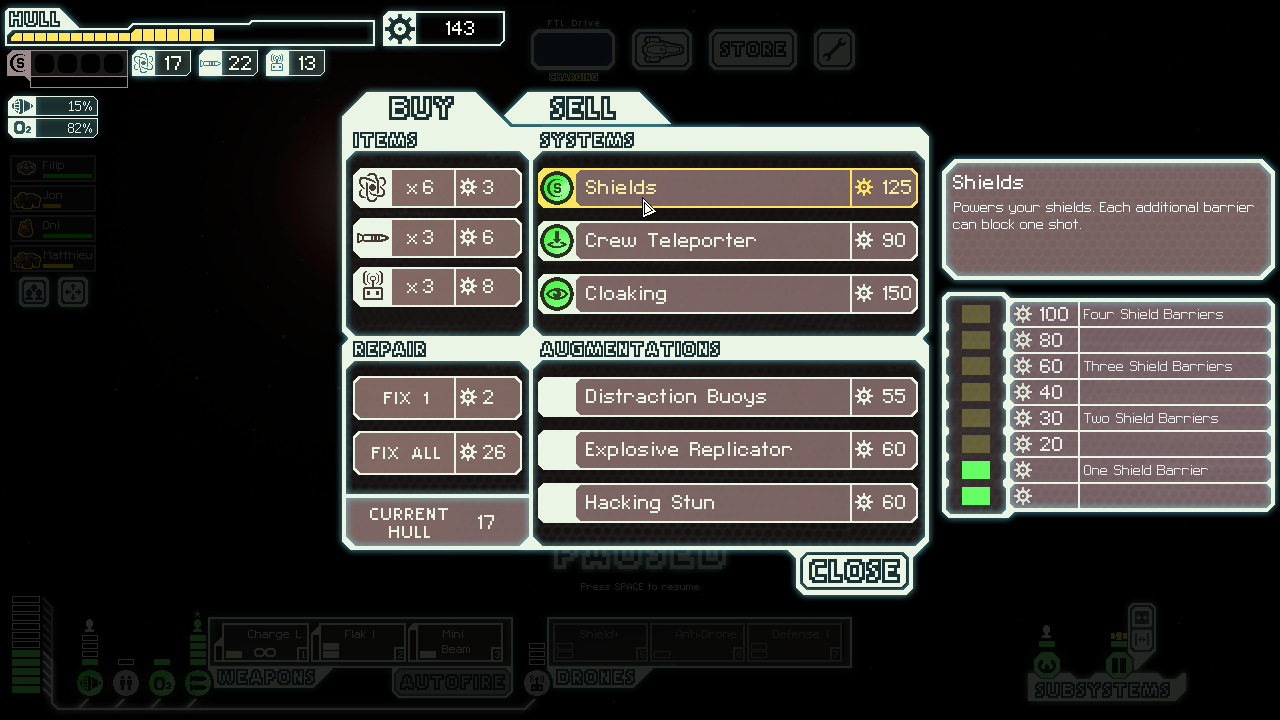Viewport: 1280px width, 720px height.
Task: Open the ship upgrade screen icon
Action: coord(662,49)
